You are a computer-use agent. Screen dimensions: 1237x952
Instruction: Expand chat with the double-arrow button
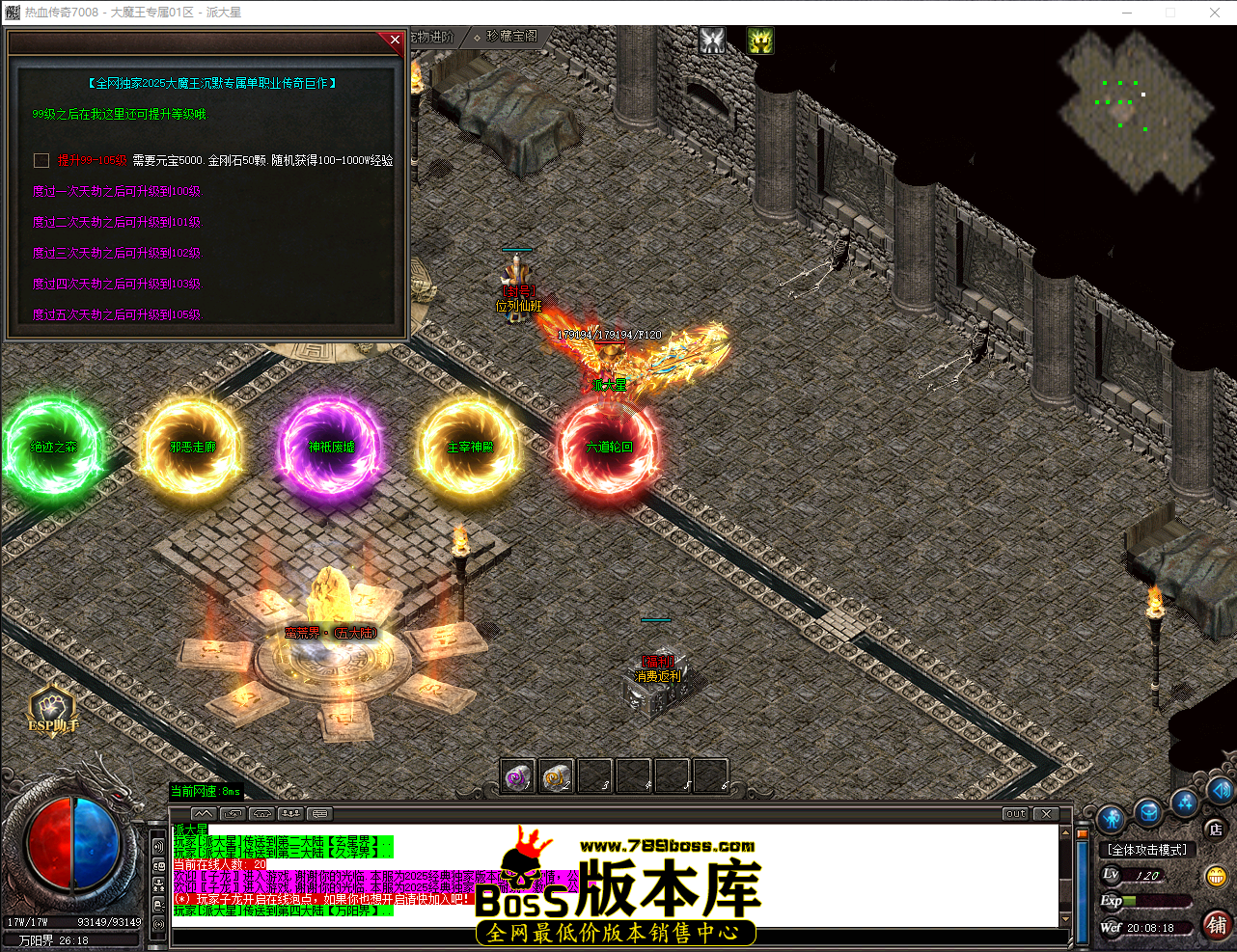[204, 813]
